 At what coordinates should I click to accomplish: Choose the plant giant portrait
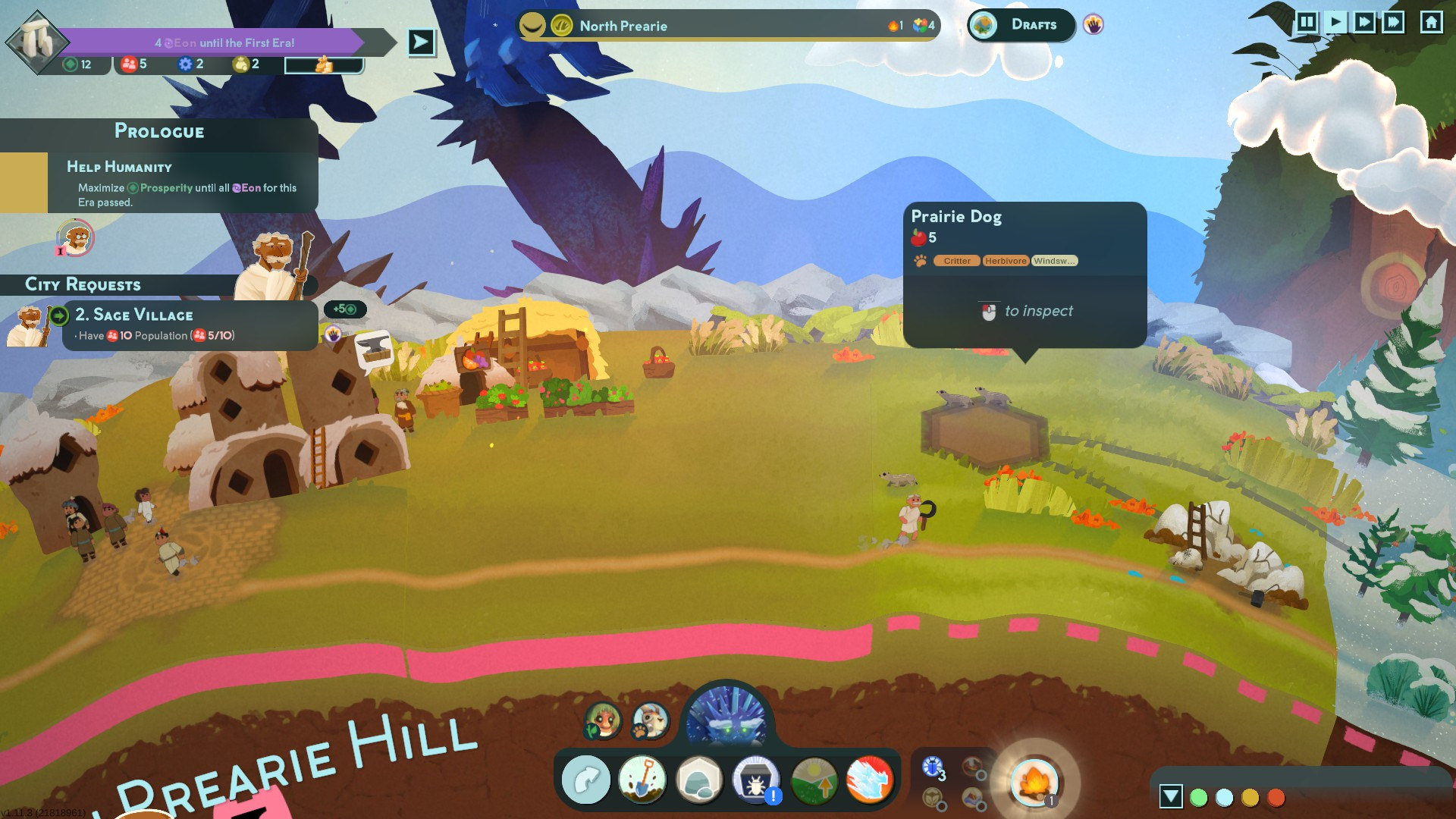pos(603,720)
